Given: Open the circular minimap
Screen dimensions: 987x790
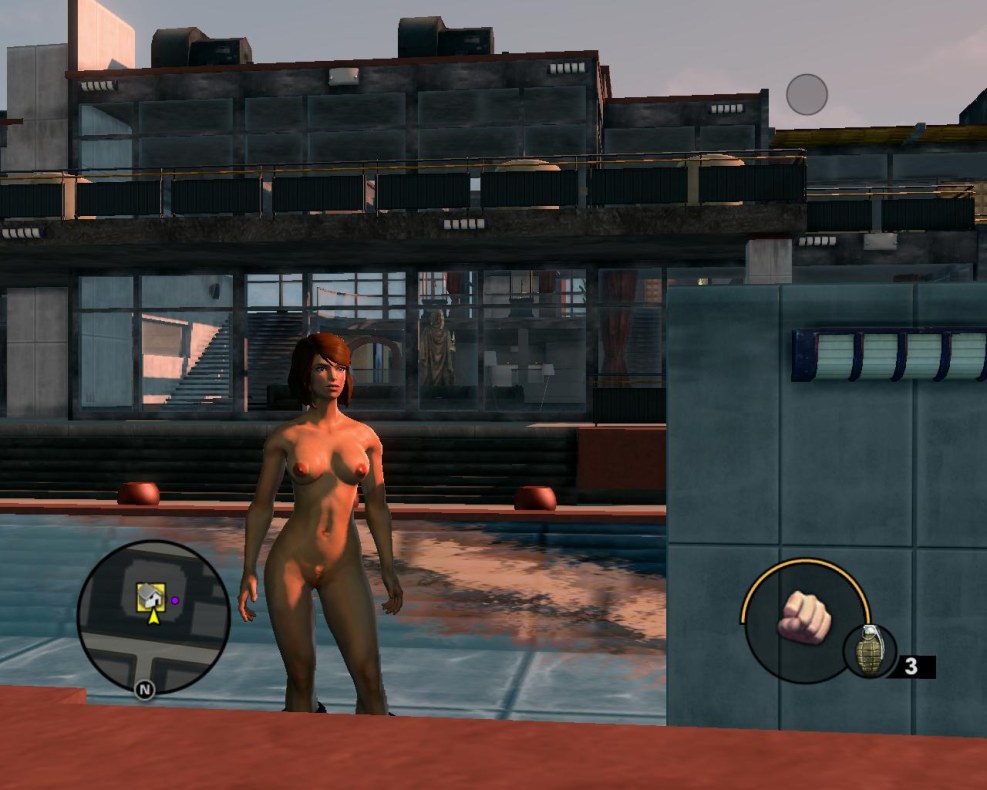Looking at the screenshot, I should click(x=153, y=617).
